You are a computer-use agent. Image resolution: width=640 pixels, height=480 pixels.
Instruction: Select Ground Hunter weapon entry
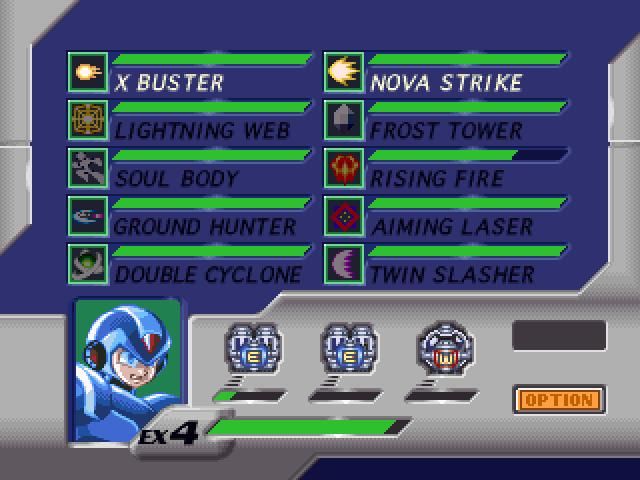[205, 226]
